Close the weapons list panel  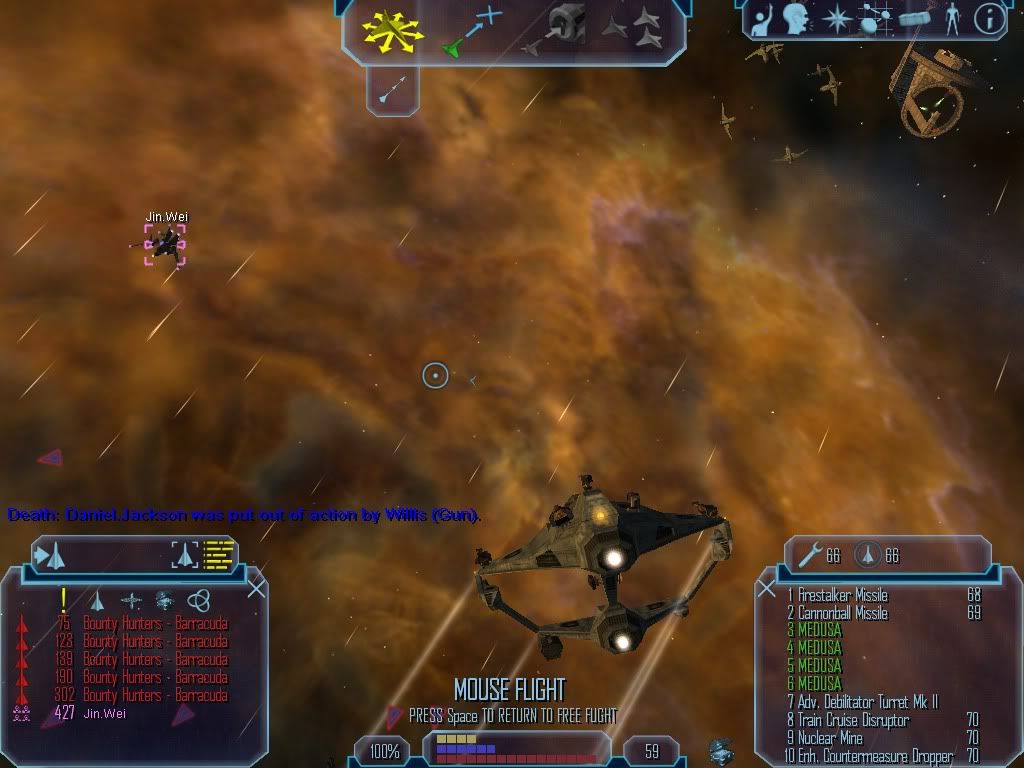(767, 589)
